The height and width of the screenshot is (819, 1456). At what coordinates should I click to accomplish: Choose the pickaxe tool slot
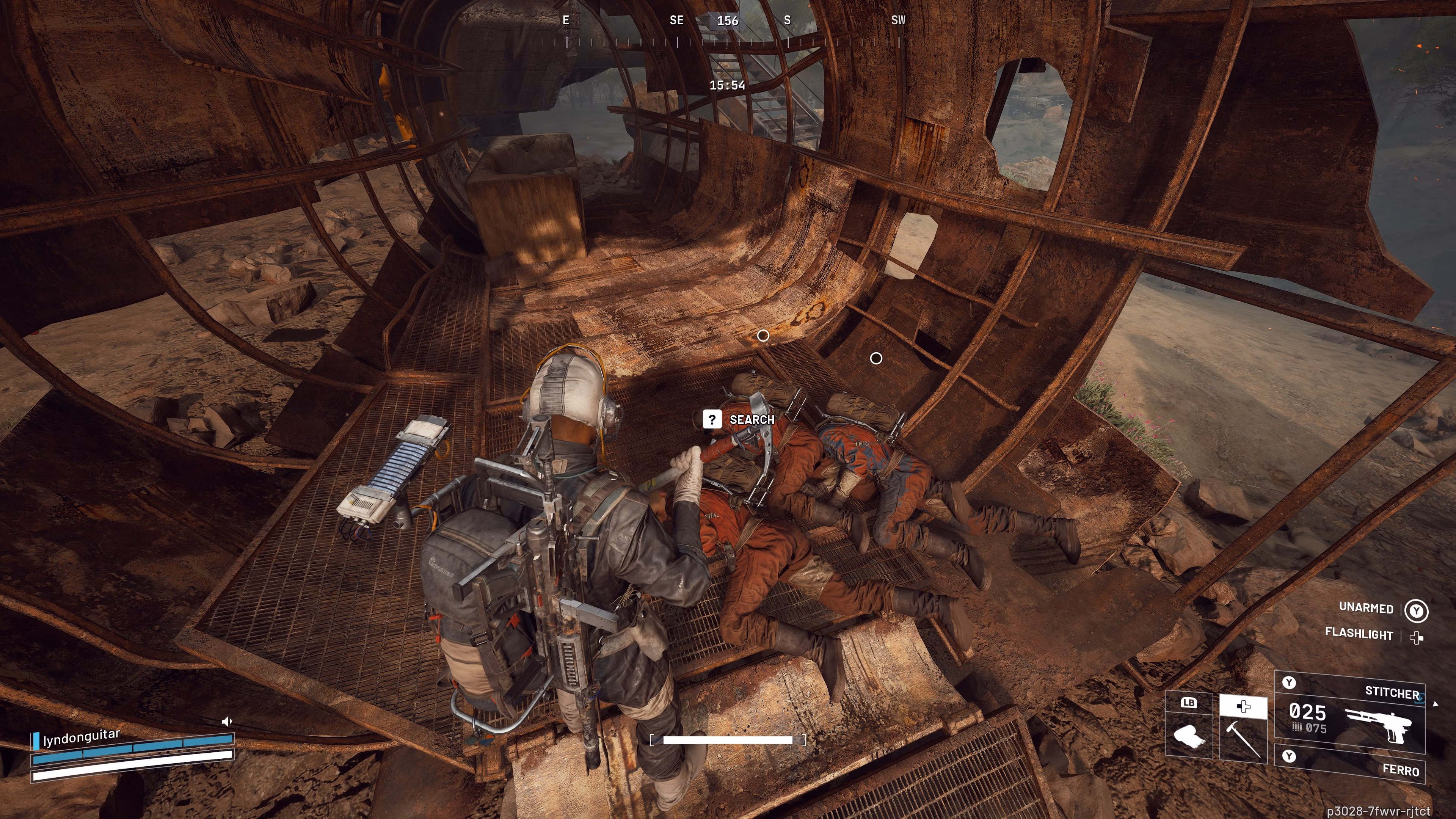click(1243, 733)
